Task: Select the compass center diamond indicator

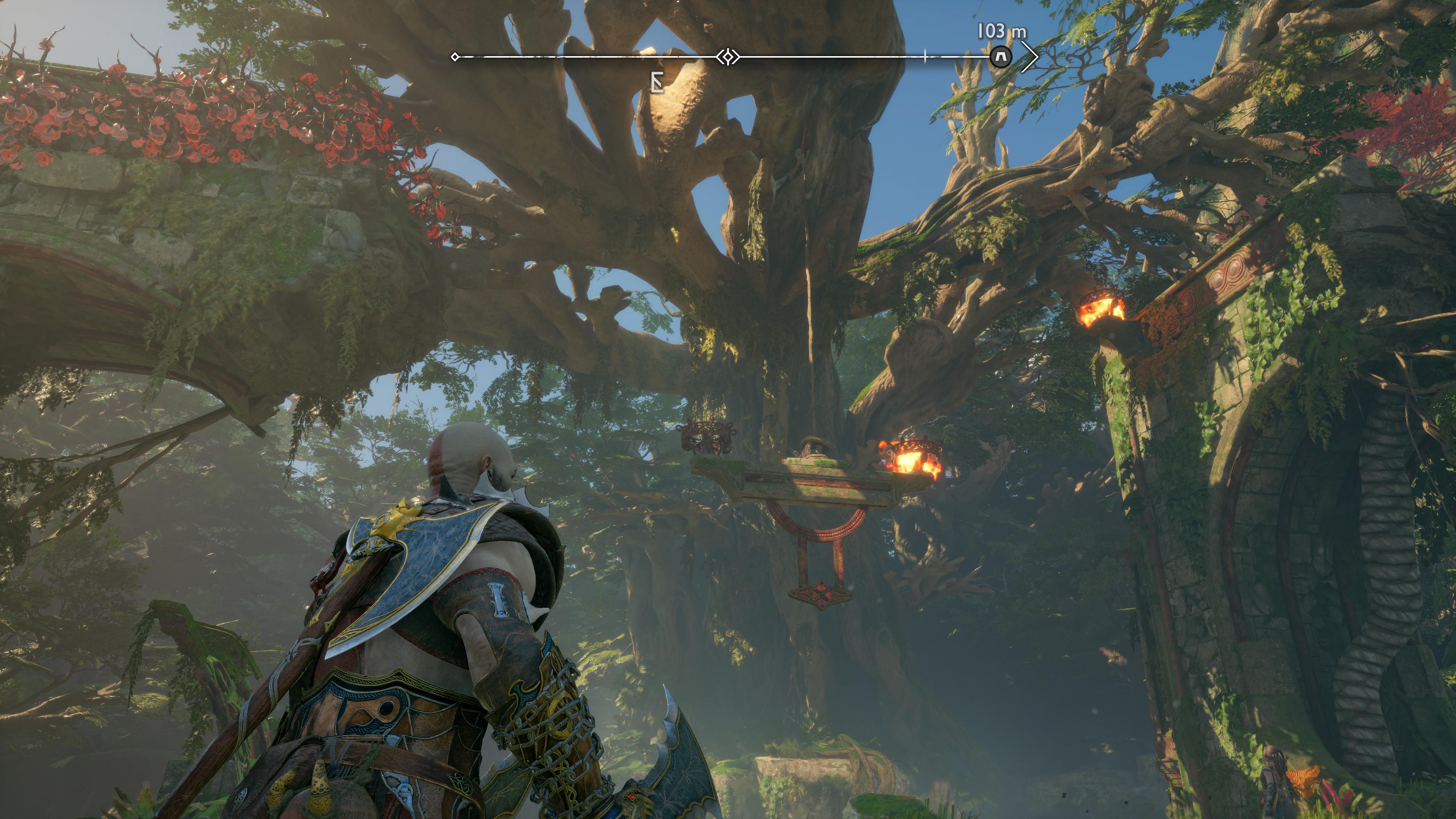Action: 728,57
